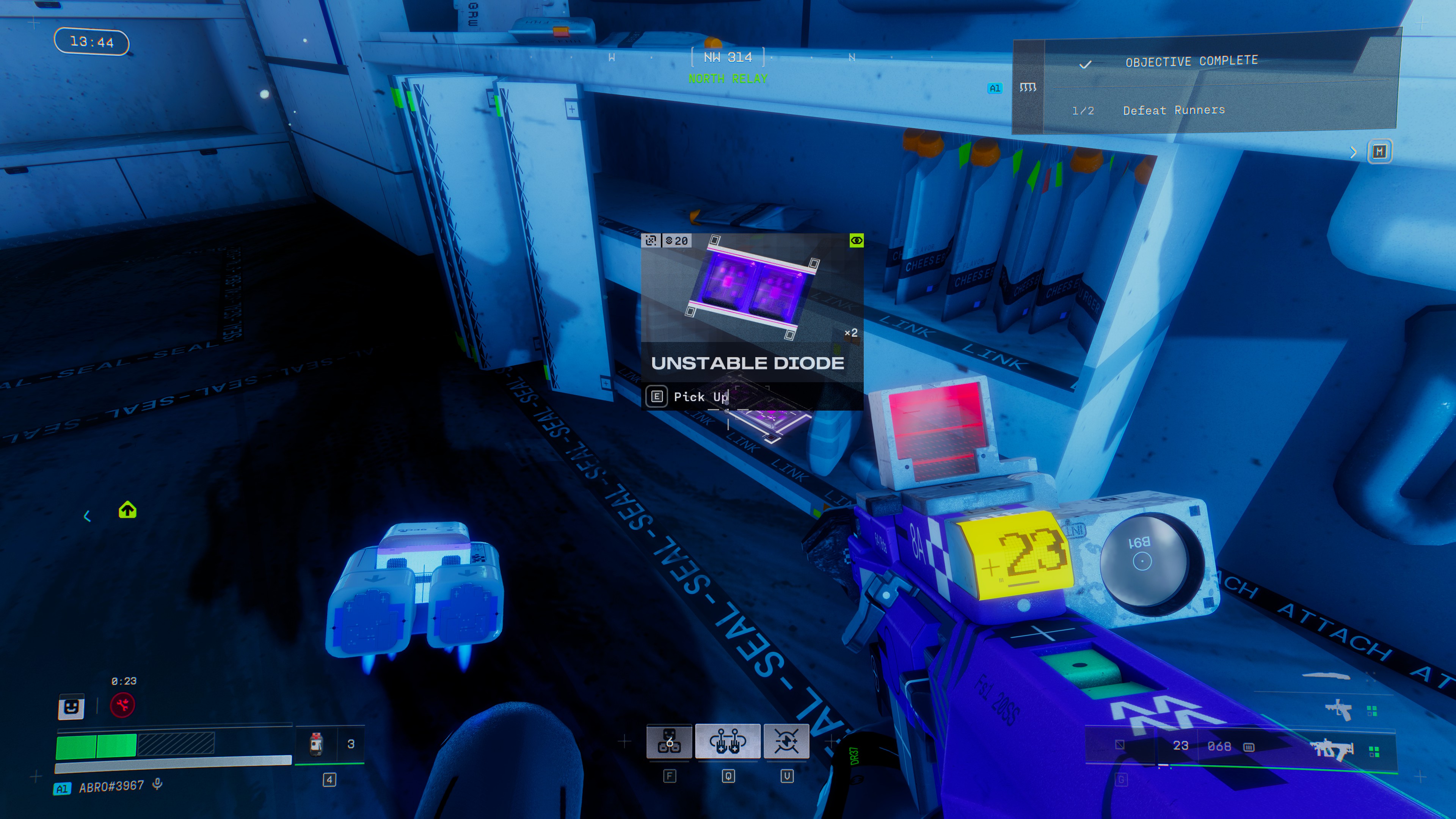Click the NW 314 compass heading
The height and width of the screenshot is (819, 1456).
pos(728,57)
